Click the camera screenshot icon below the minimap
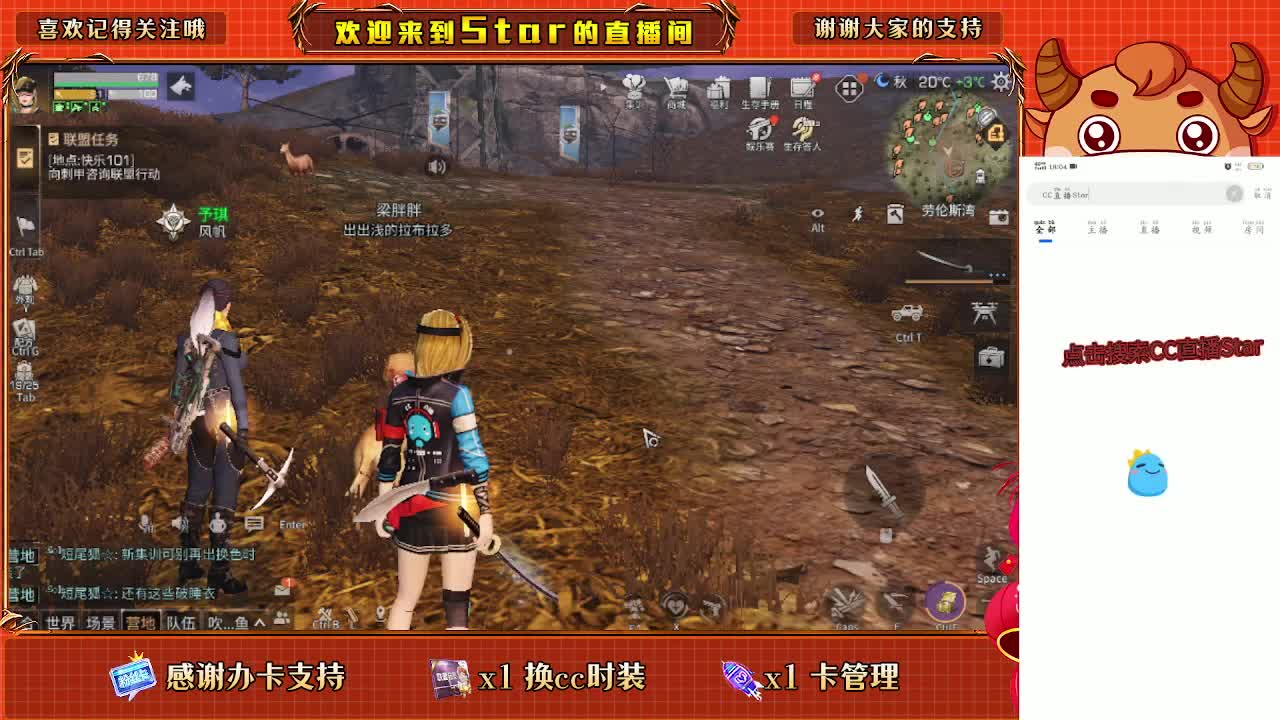This screenshot has height=720, width=1280. (x=999, y=216)
